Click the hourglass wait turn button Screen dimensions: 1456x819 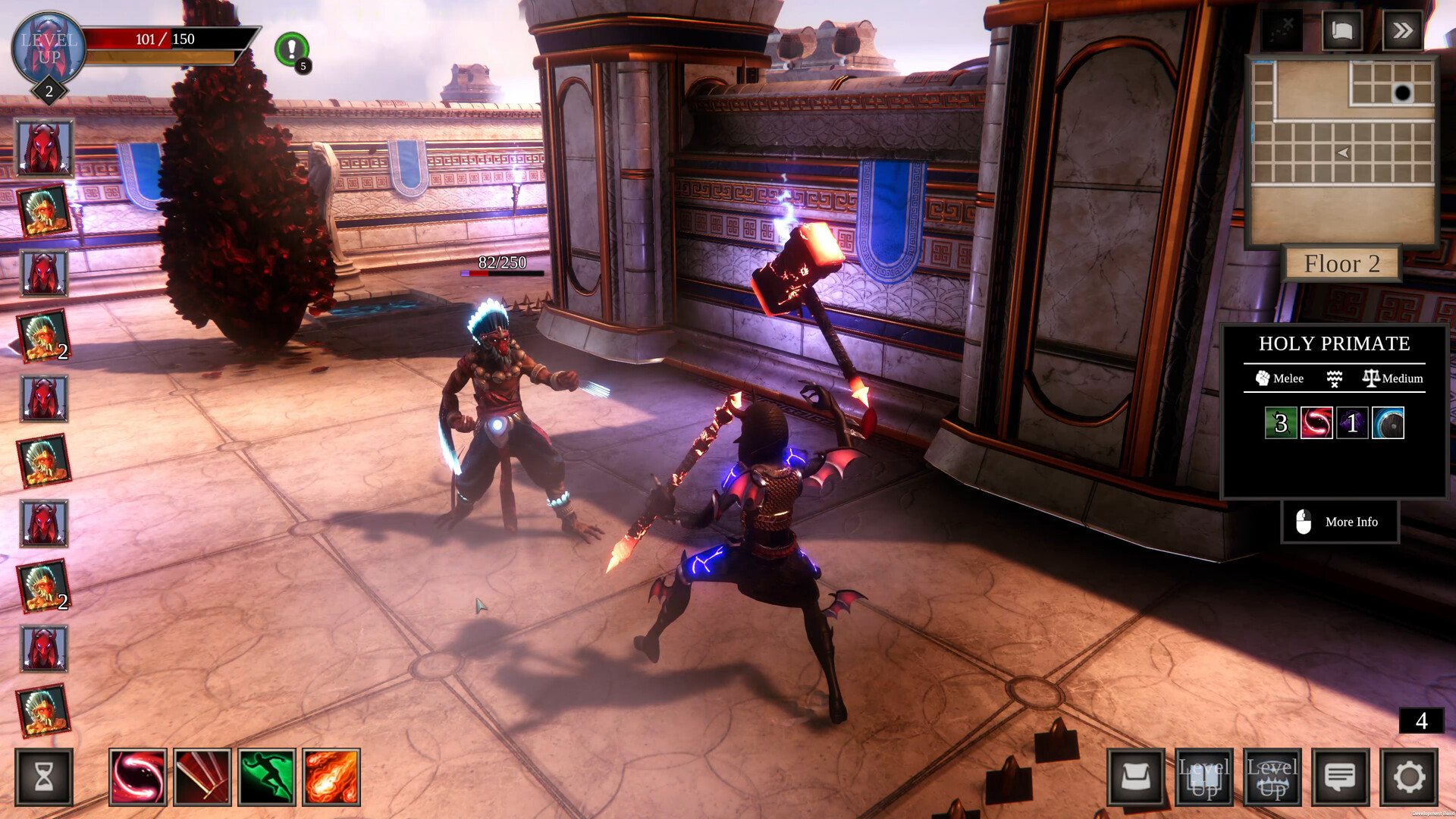pos(44,777)
